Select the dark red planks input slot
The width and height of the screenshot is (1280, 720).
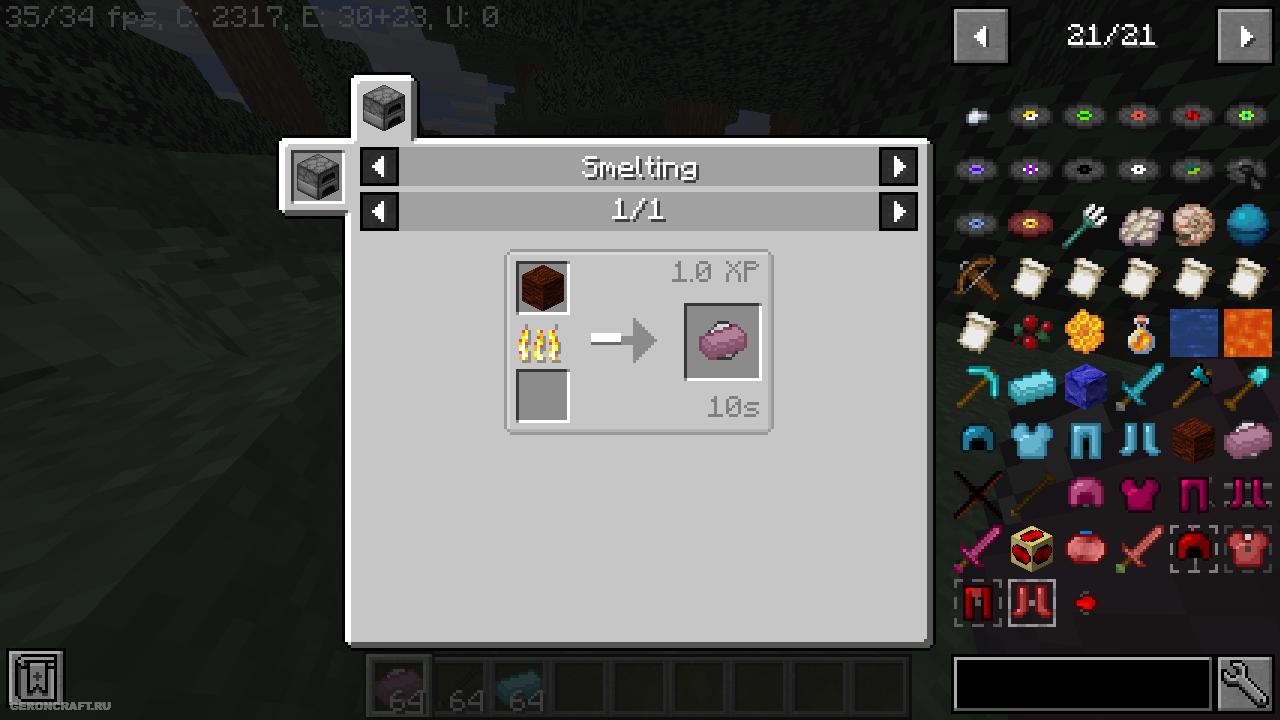[543, 288]
